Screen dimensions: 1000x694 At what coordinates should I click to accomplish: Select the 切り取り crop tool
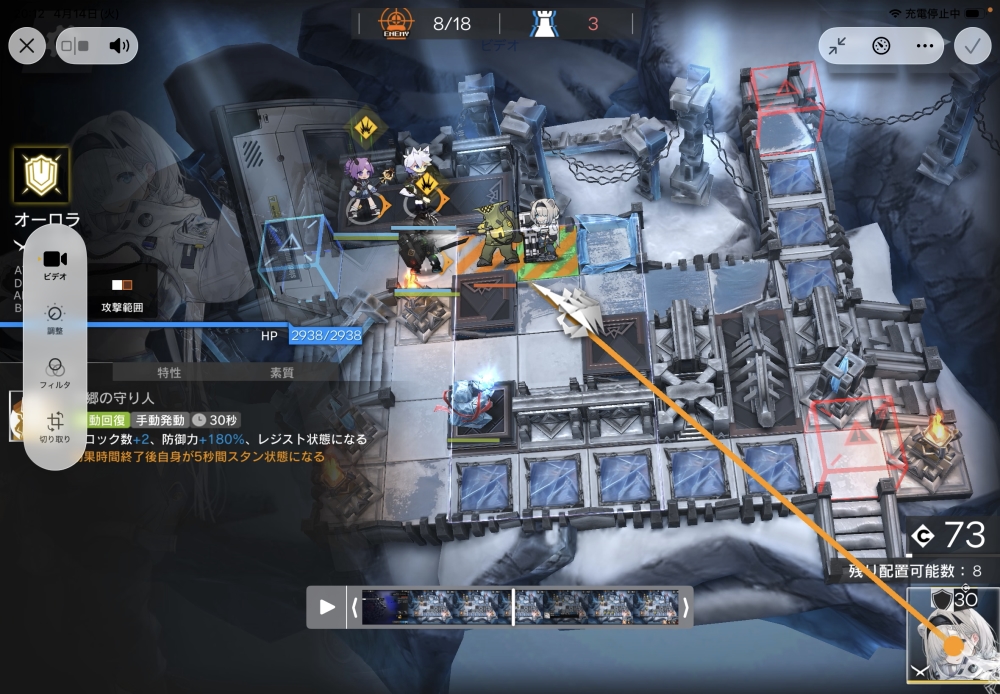pos(55,425)
